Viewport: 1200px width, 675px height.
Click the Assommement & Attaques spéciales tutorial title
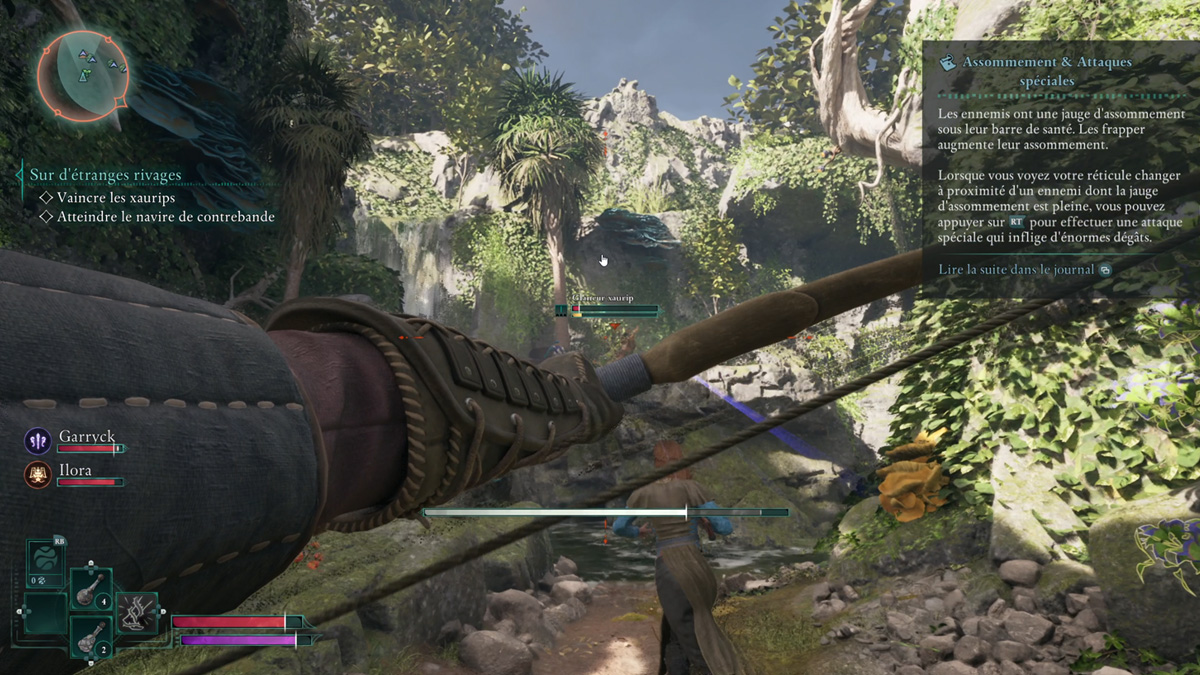click(x=1046, y=70)
